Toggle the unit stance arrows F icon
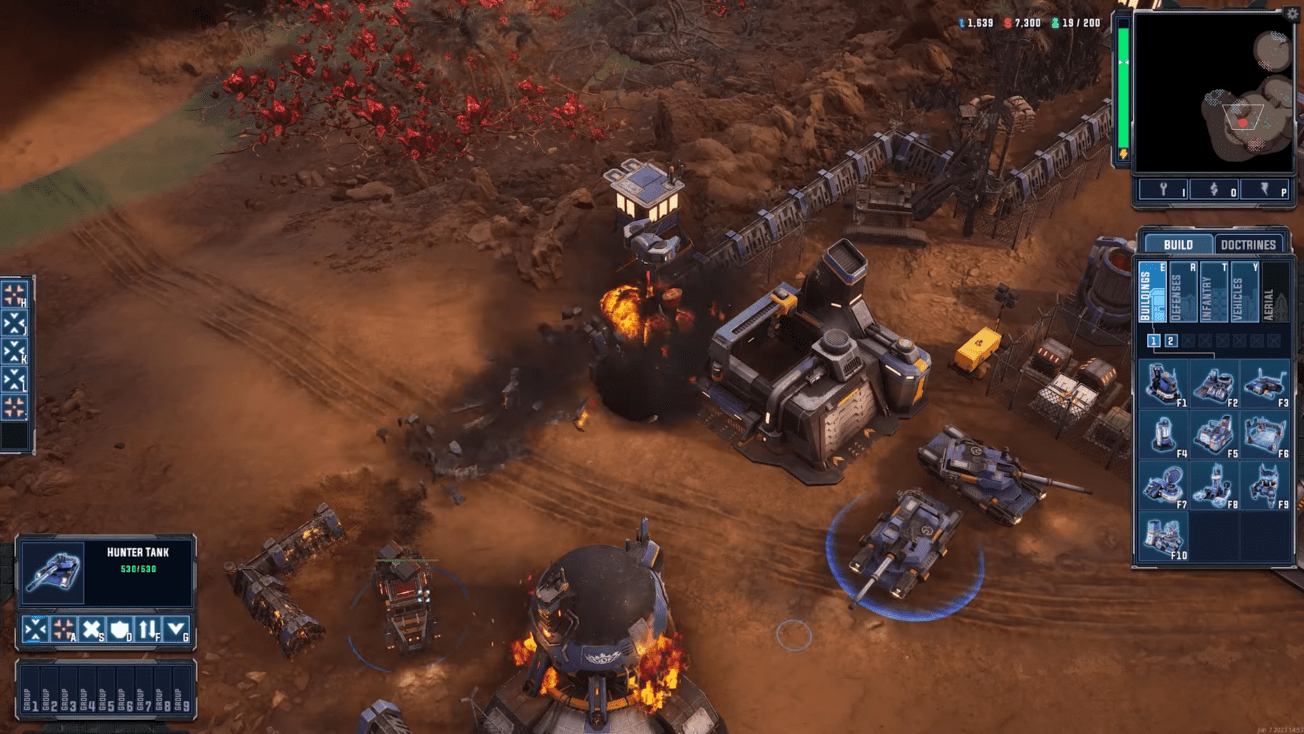 [x=147, y=629]
